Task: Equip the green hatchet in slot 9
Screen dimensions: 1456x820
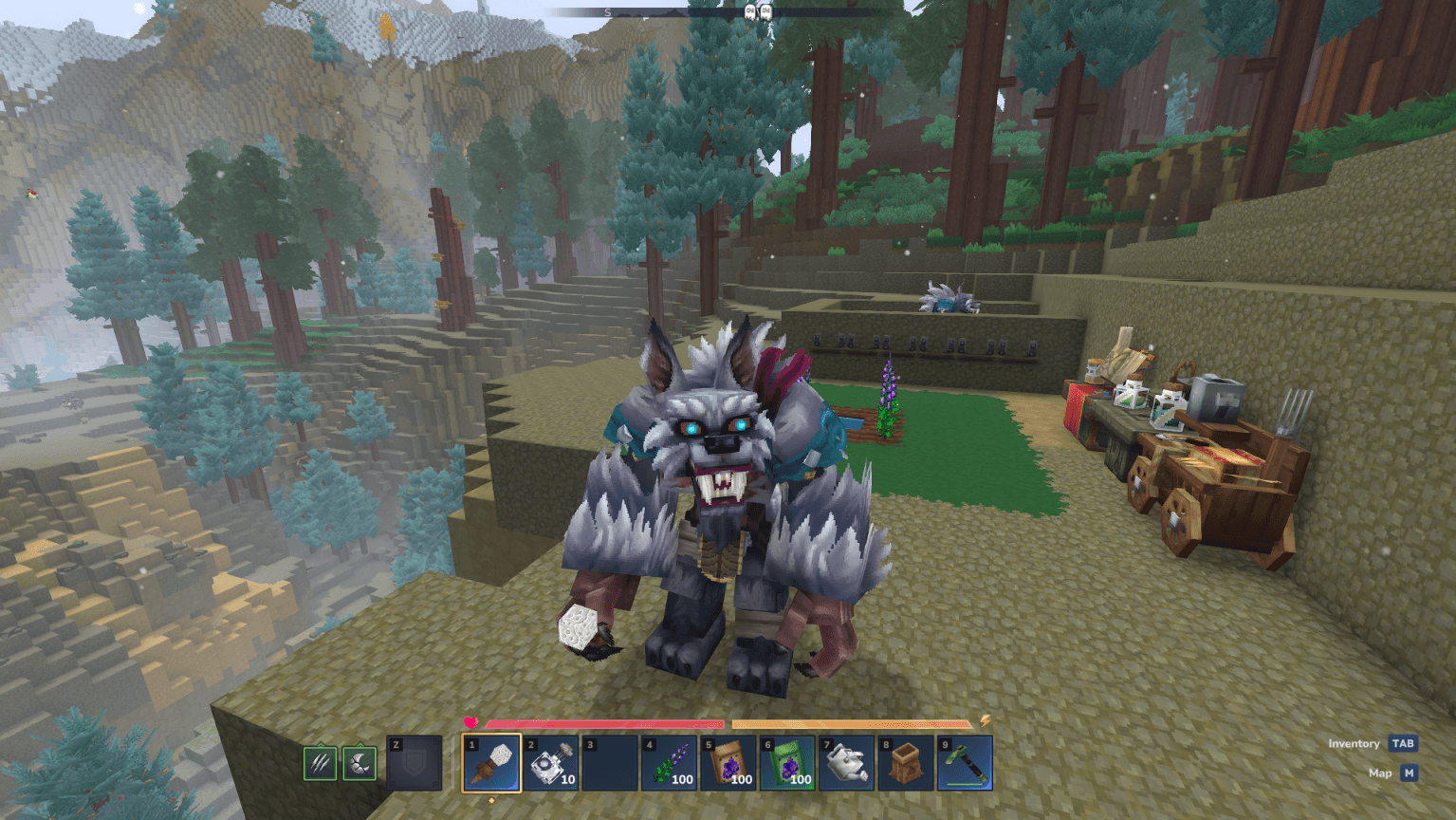Action: (965, 763)
